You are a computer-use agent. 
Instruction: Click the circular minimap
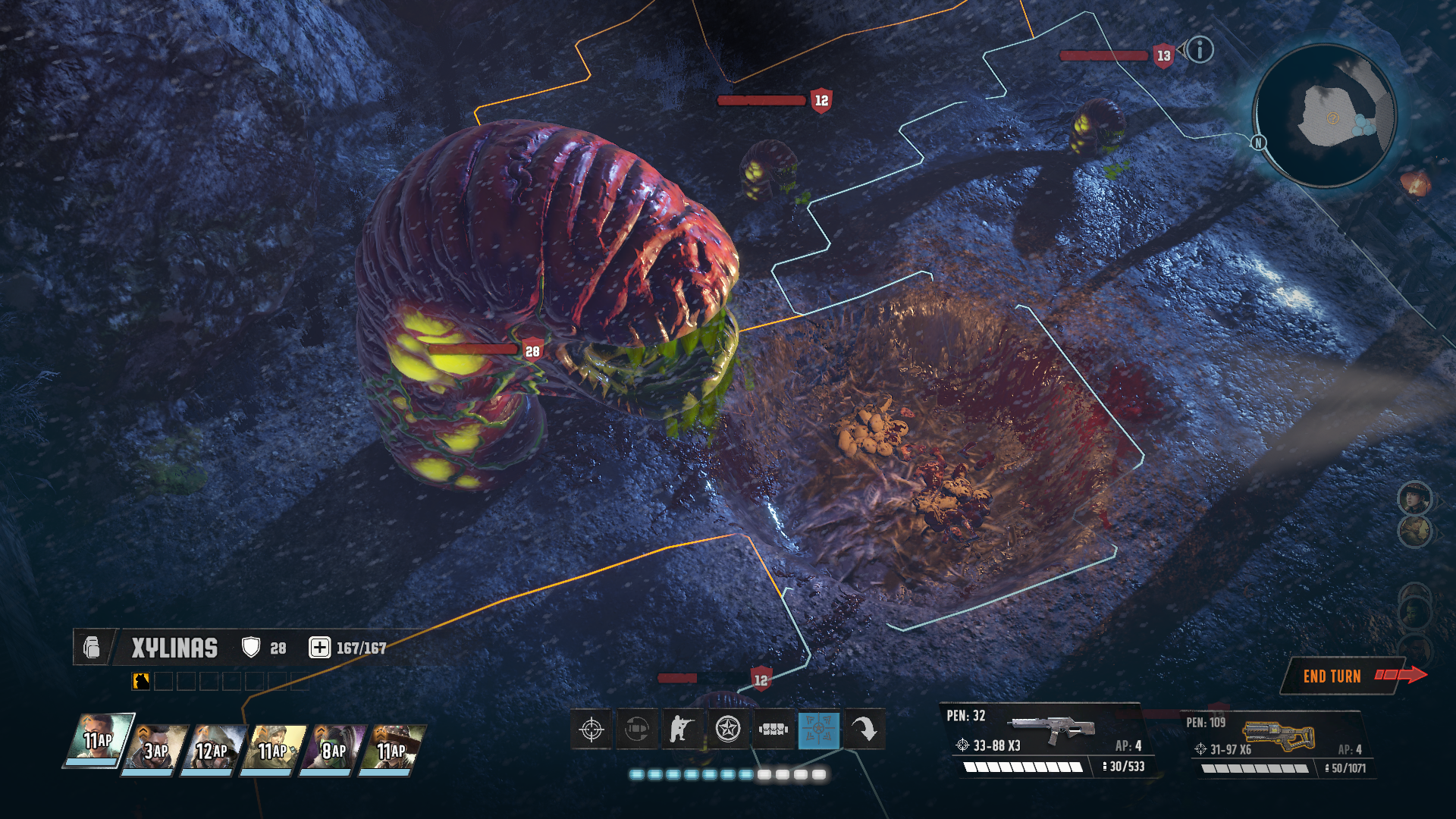[x=1324, y=115]
